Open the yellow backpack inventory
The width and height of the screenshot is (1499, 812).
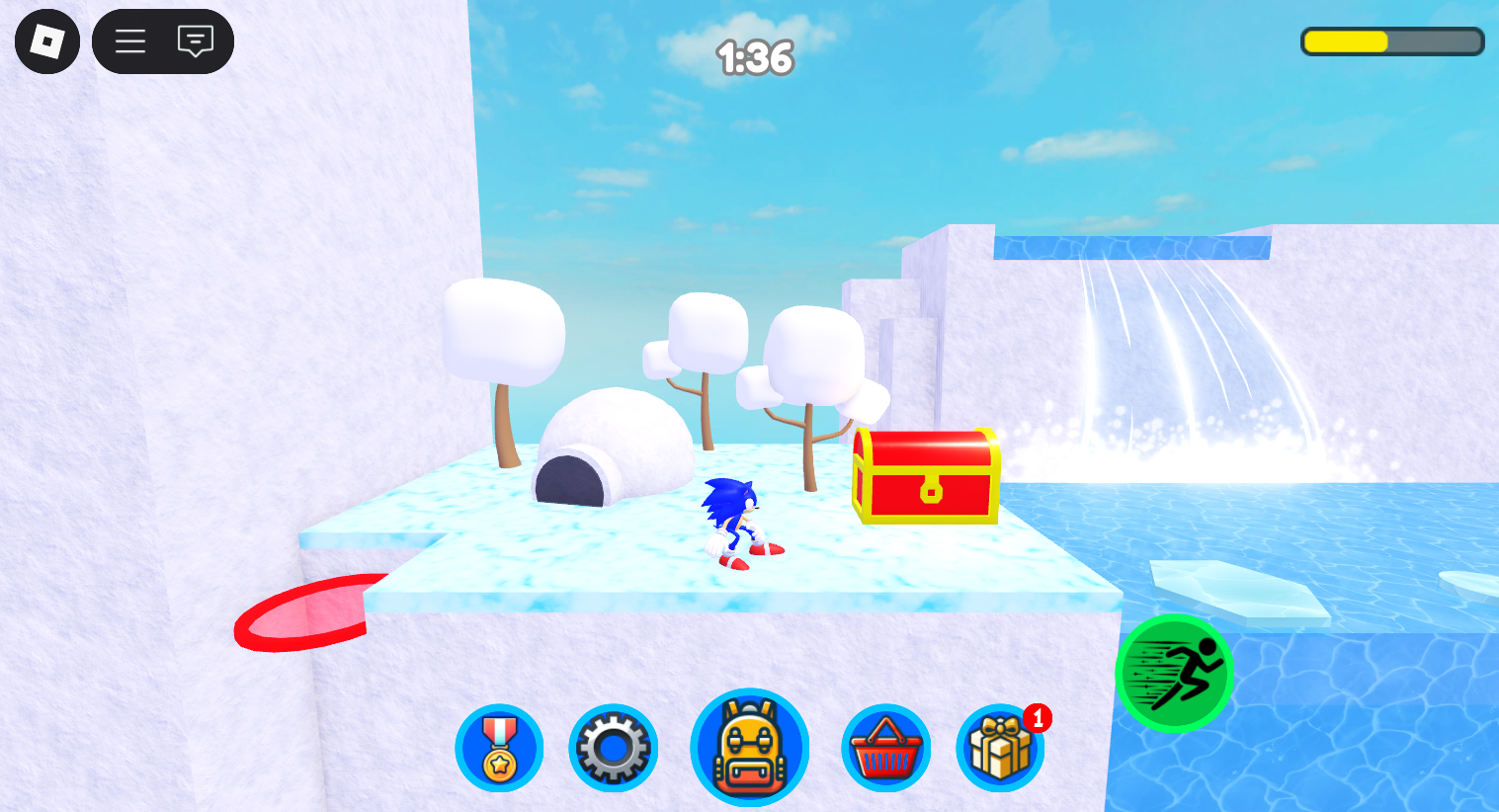750,748
